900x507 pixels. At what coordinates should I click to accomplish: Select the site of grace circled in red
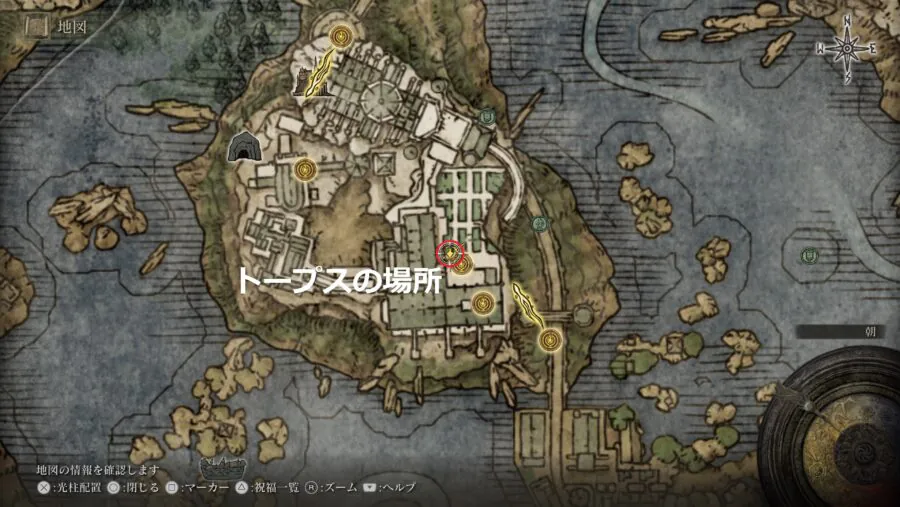tap(451, 250)
